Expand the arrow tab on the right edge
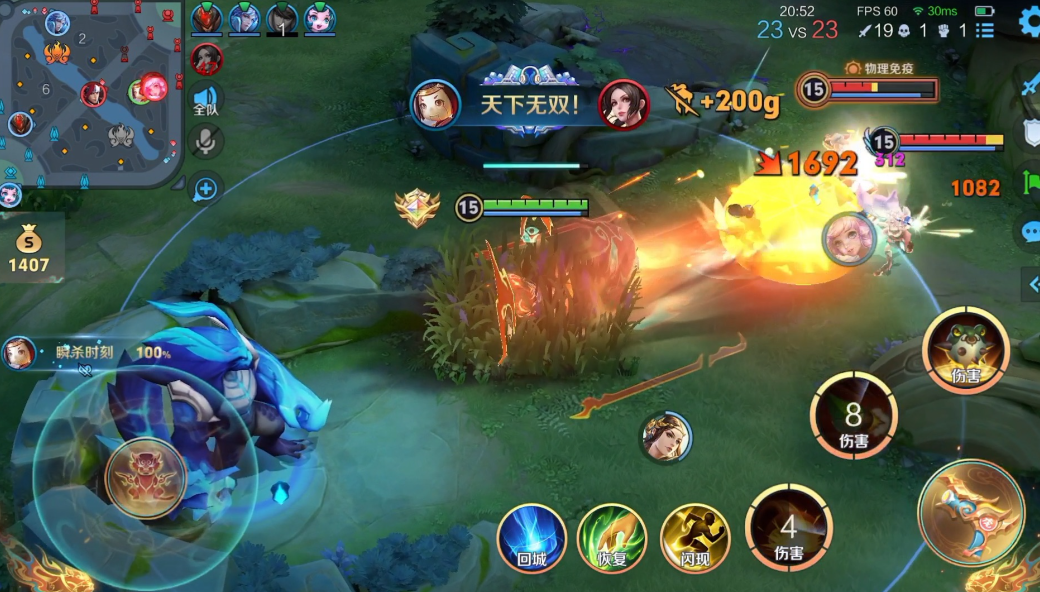 [1033, 285]
